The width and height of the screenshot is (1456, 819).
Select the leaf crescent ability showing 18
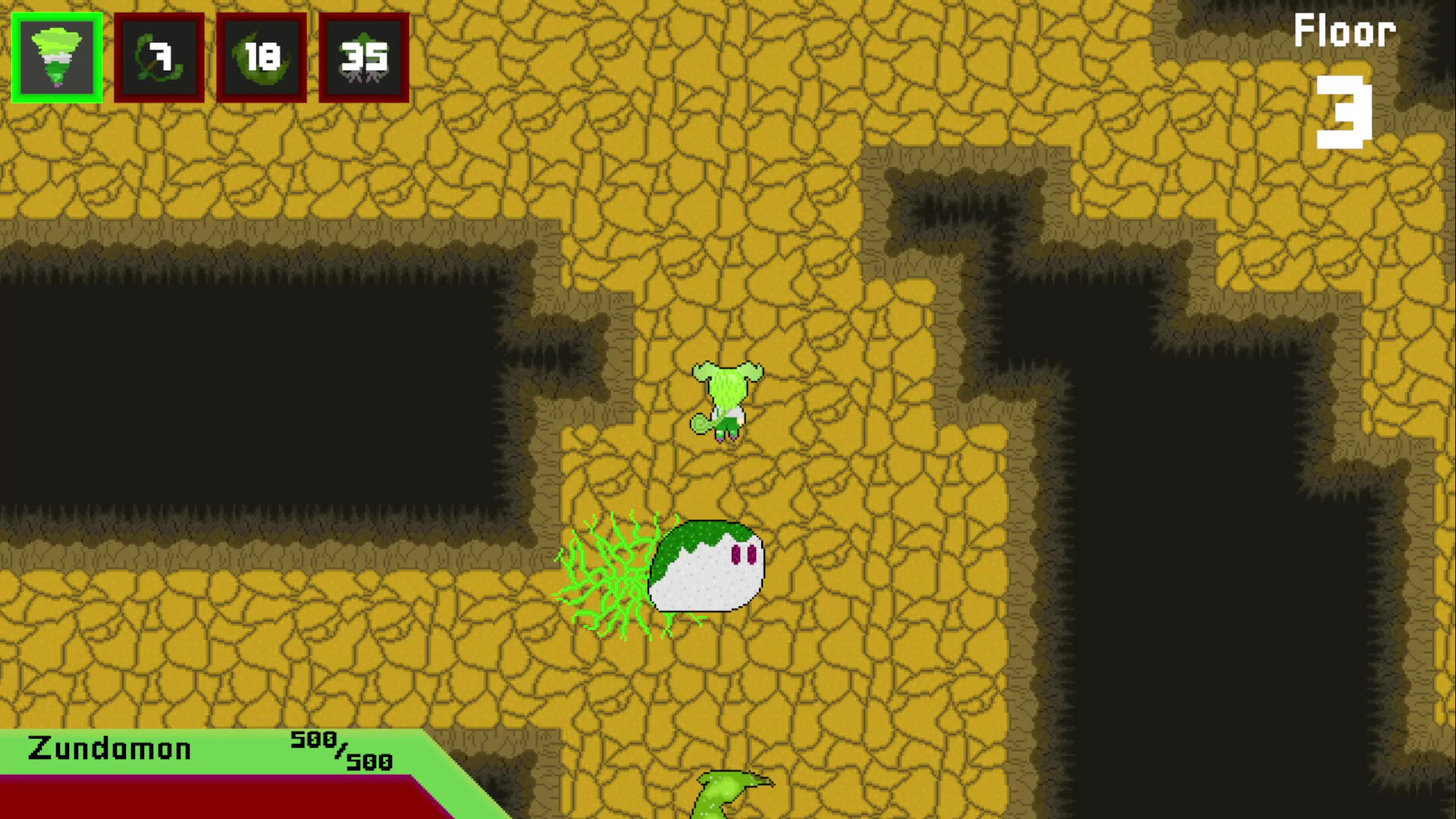coord(262,57)
